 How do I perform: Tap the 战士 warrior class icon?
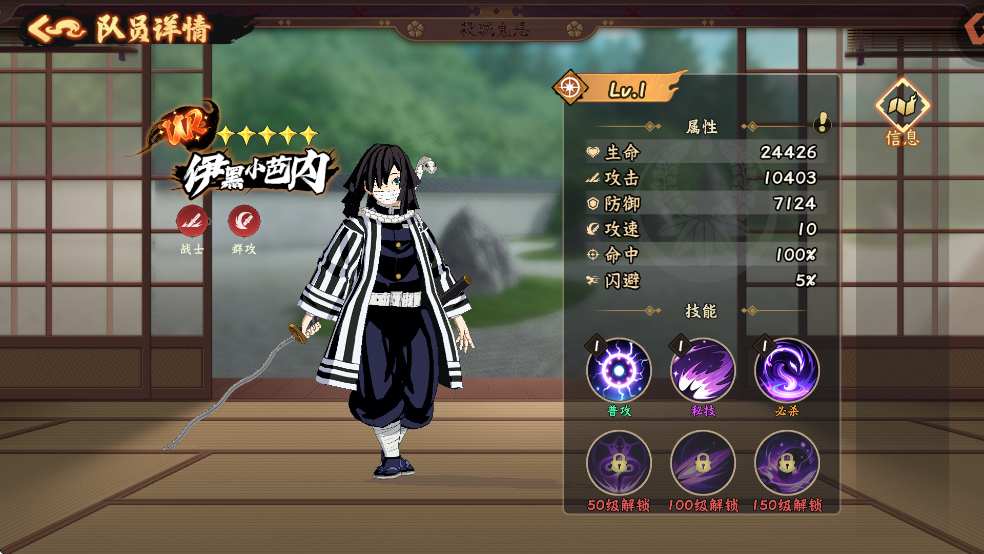click(192, 221)
